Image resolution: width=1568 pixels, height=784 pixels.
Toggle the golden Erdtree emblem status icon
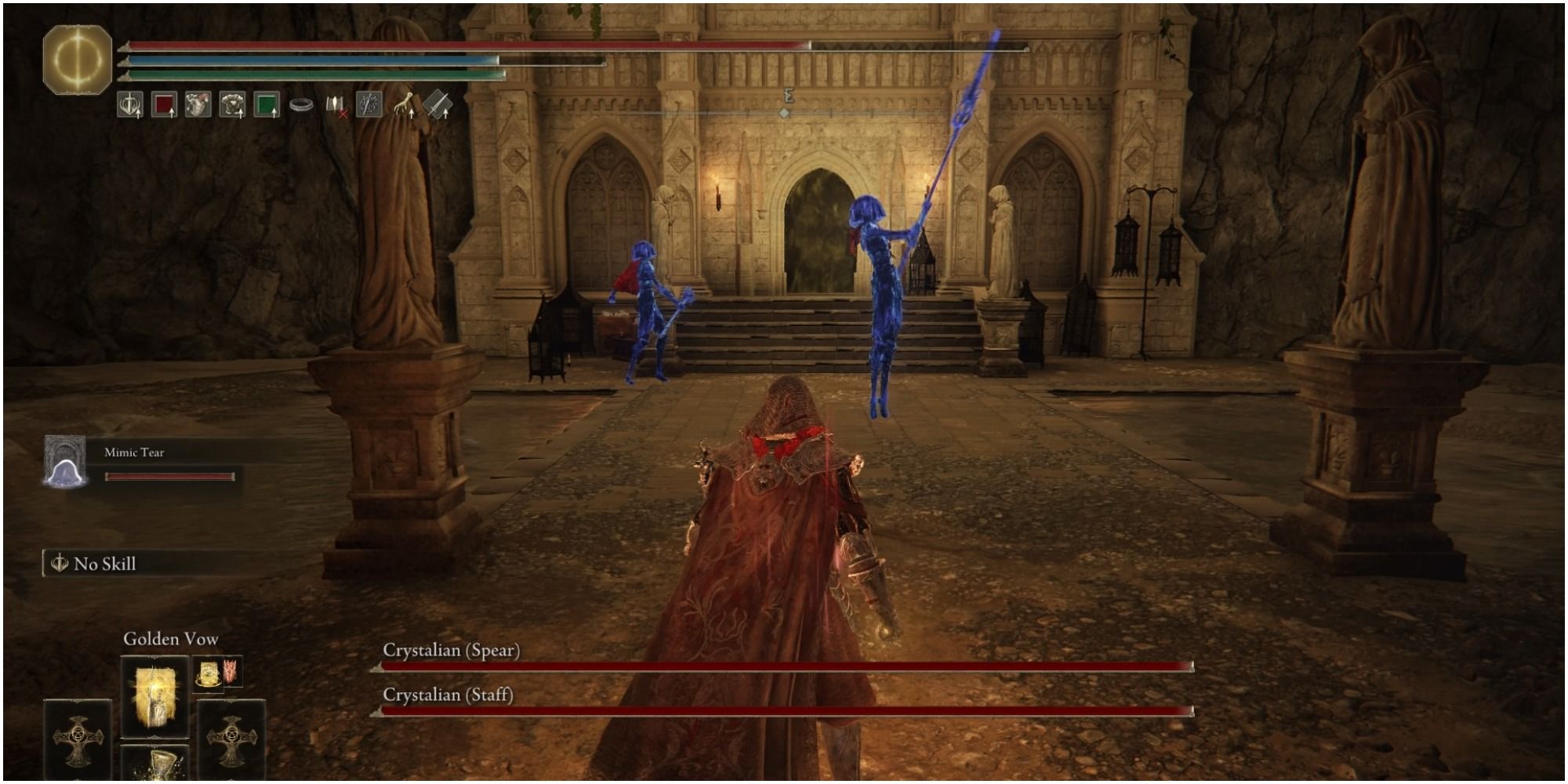76,55
